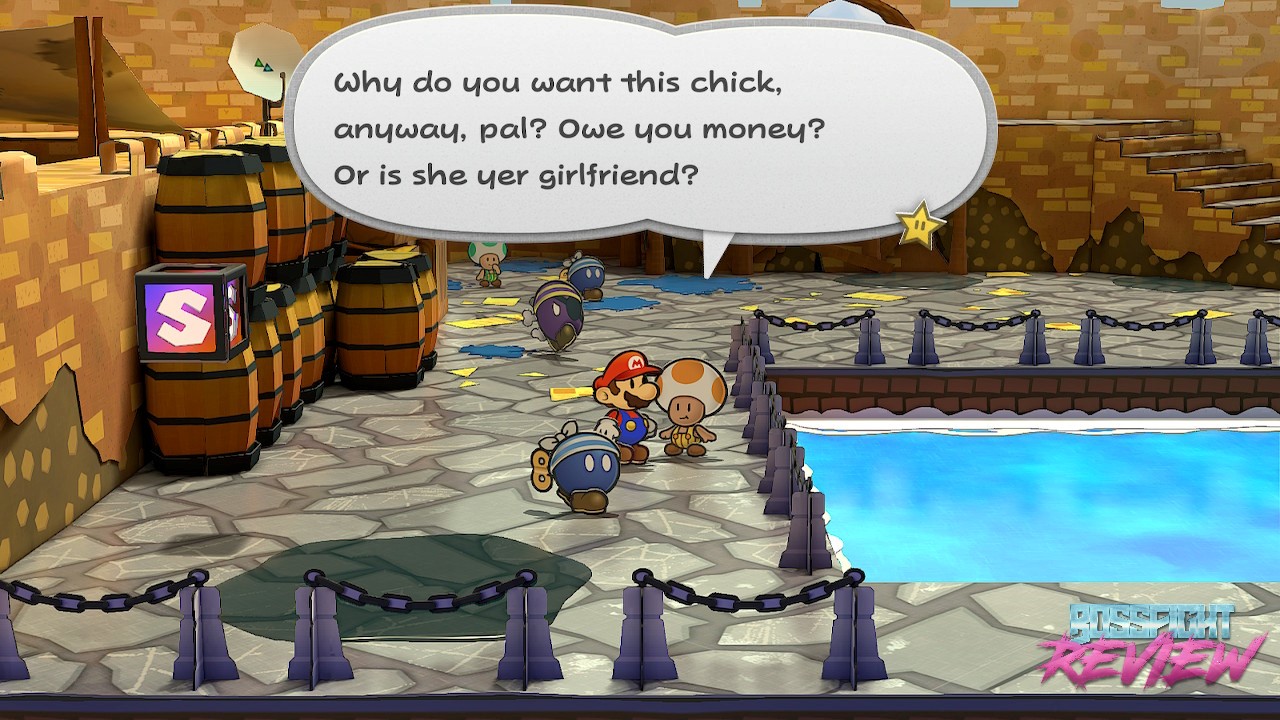Viewport: 1280px width, 720px height.
Task: Click the speech bubble asking about the girlfriend
Action: point(640,130)
